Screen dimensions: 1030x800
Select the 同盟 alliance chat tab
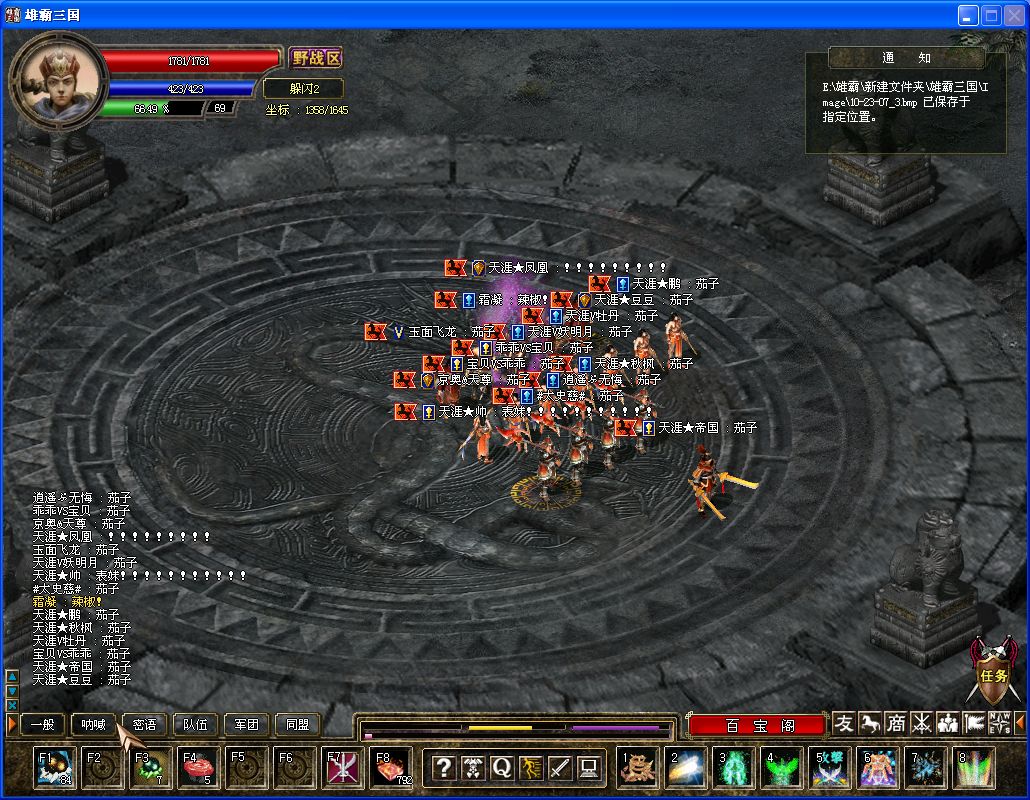point(297,725)
